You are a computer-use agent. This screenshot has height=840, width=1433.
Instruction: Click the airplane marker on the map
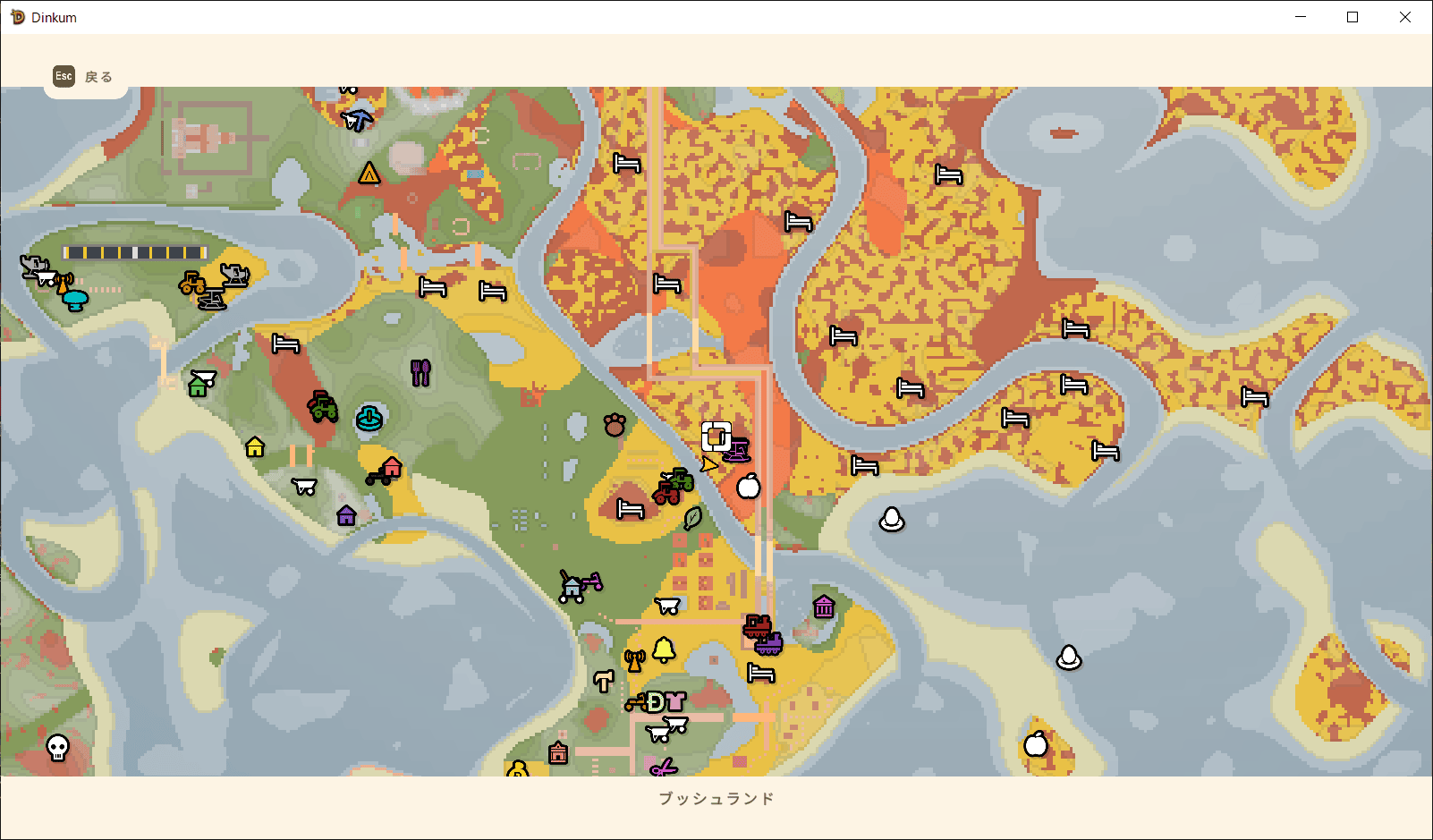[359, 119]
